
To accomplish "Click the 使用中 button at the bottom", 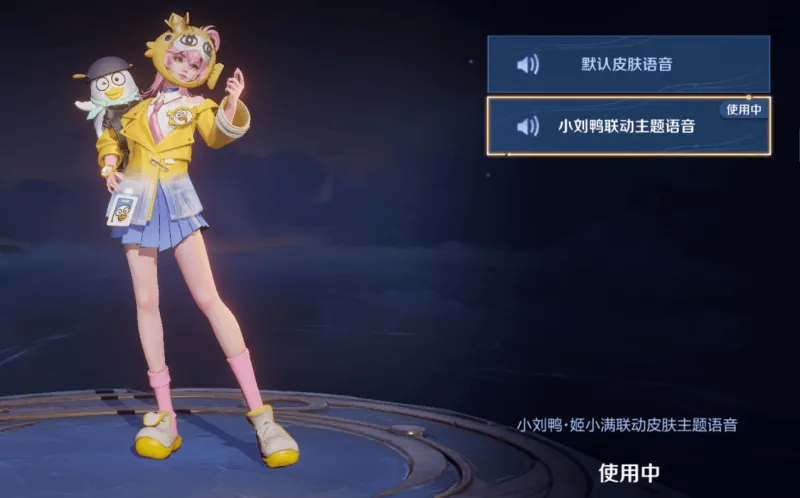I will point(629,472).
